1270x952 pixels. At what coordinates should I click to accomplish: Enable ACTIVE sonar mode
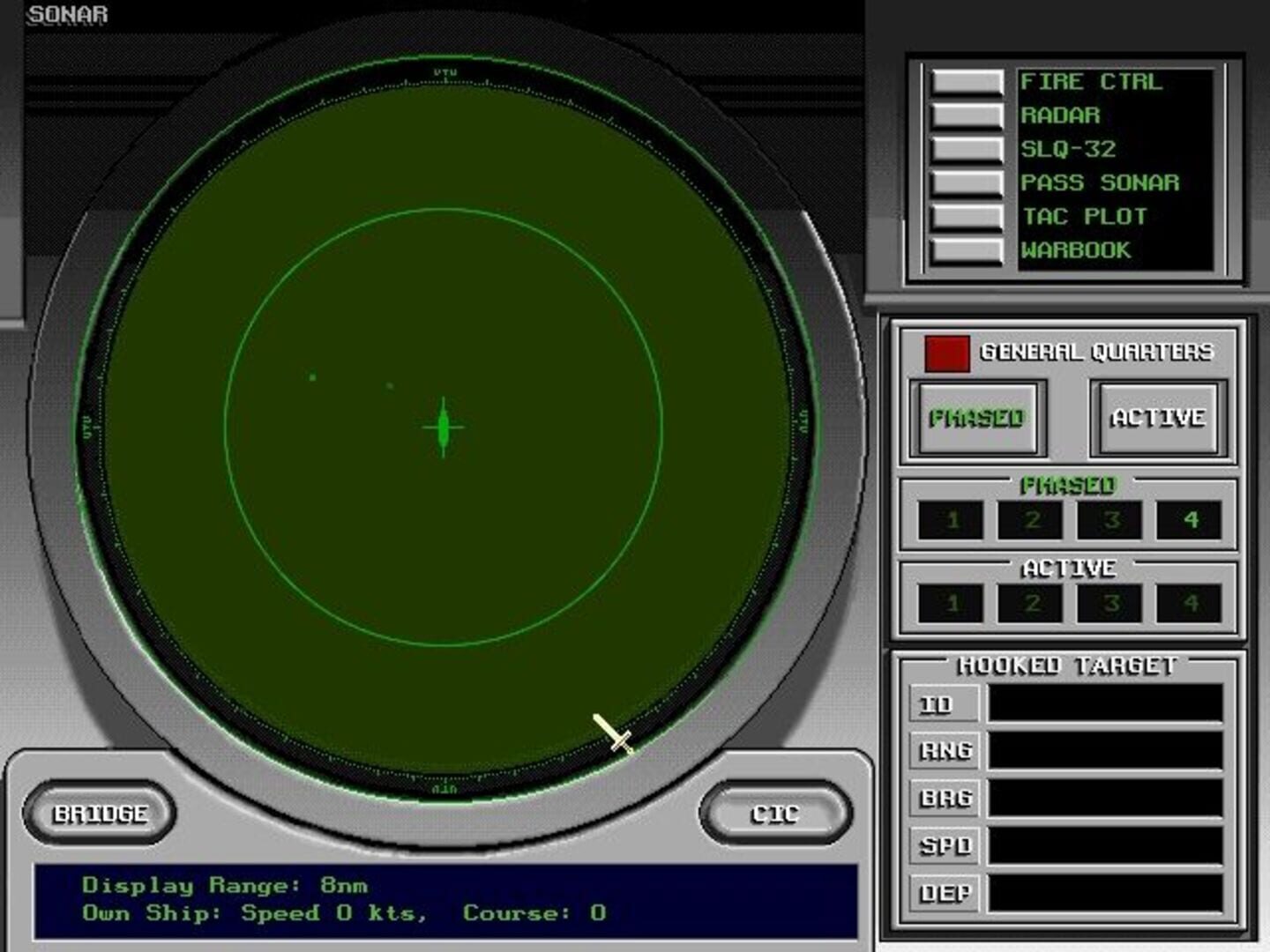click(1156, 416)
